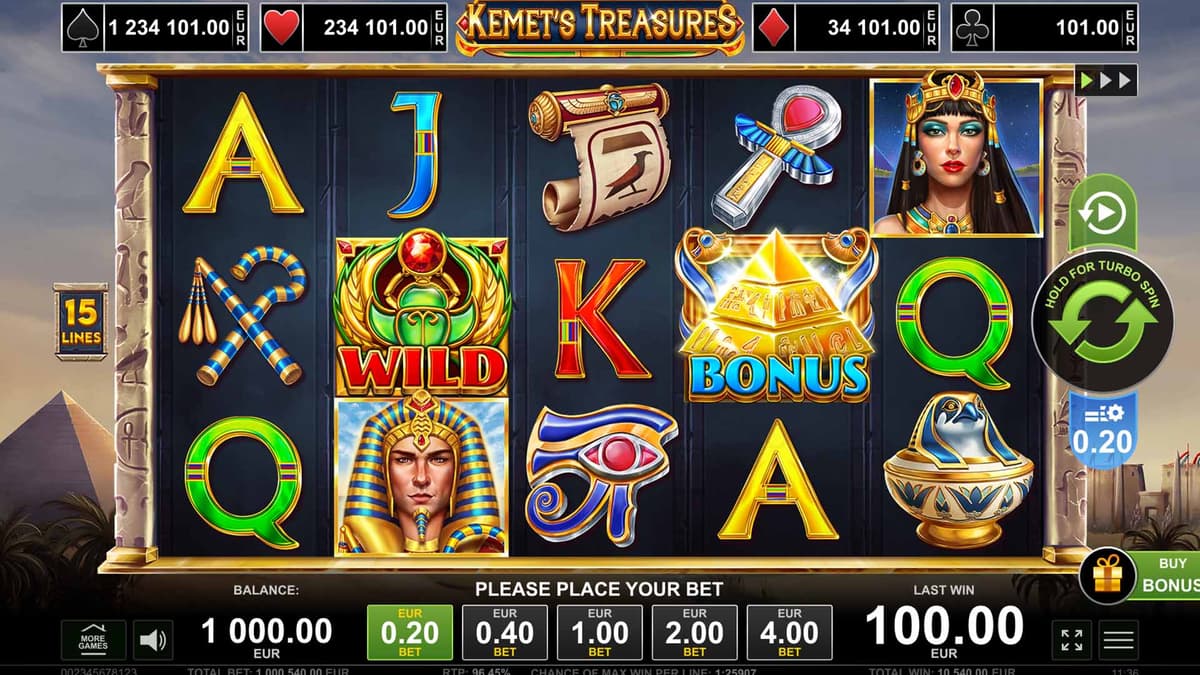Toggle the sound speaker icon
Screen dimensions: 1200x675
click(153, 640)
